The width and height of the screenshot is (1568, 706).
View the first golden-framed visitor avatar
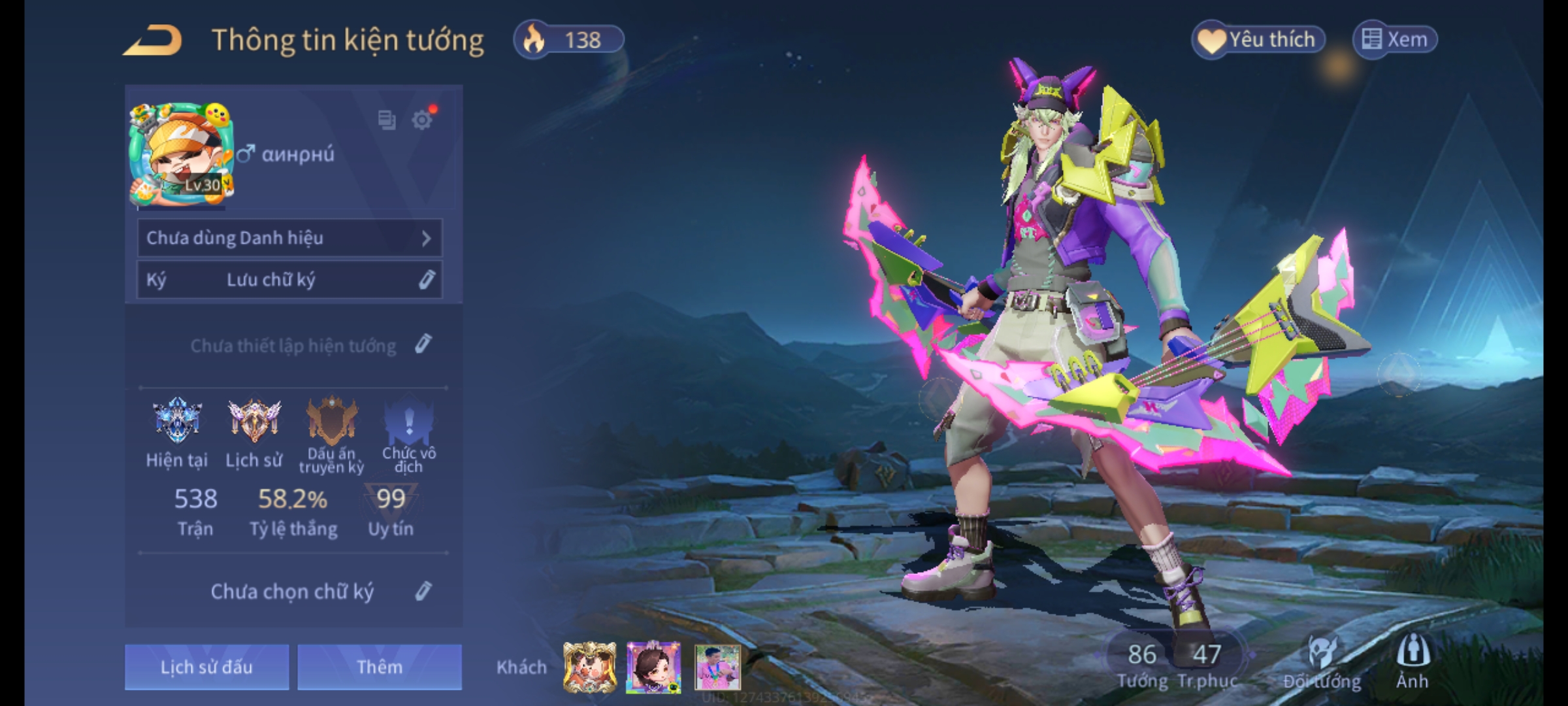click(589, 667)
